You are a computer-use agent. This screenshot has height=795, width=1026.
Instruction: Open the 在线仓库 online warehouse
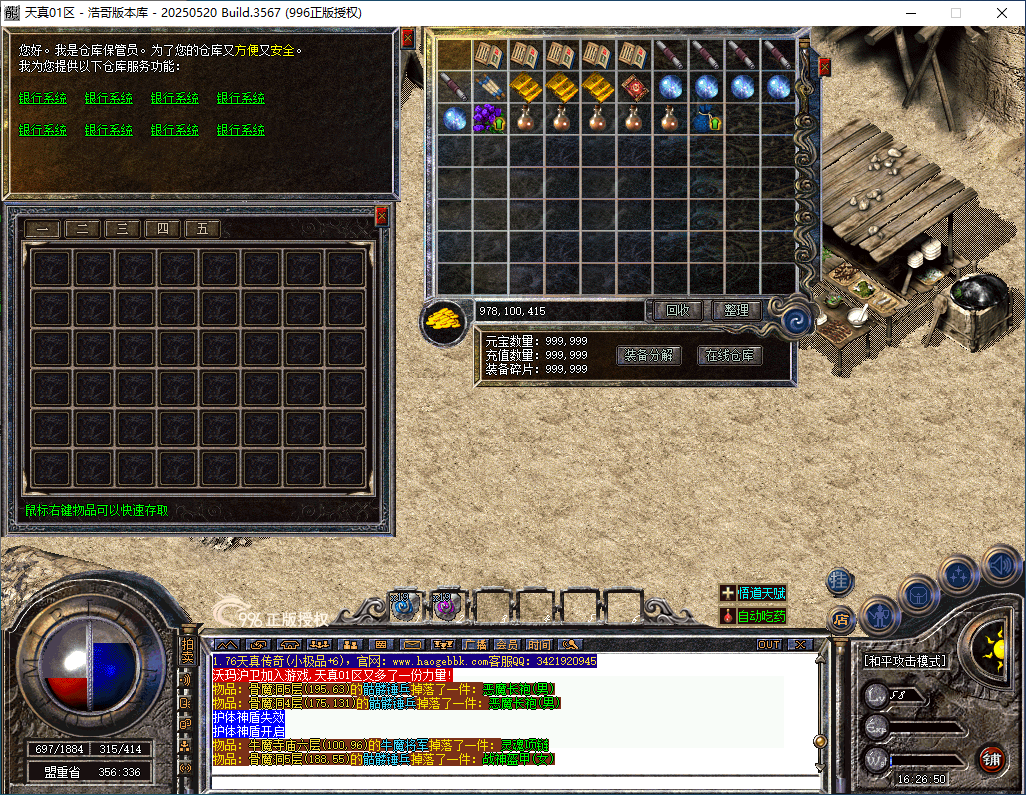[730, 355]
